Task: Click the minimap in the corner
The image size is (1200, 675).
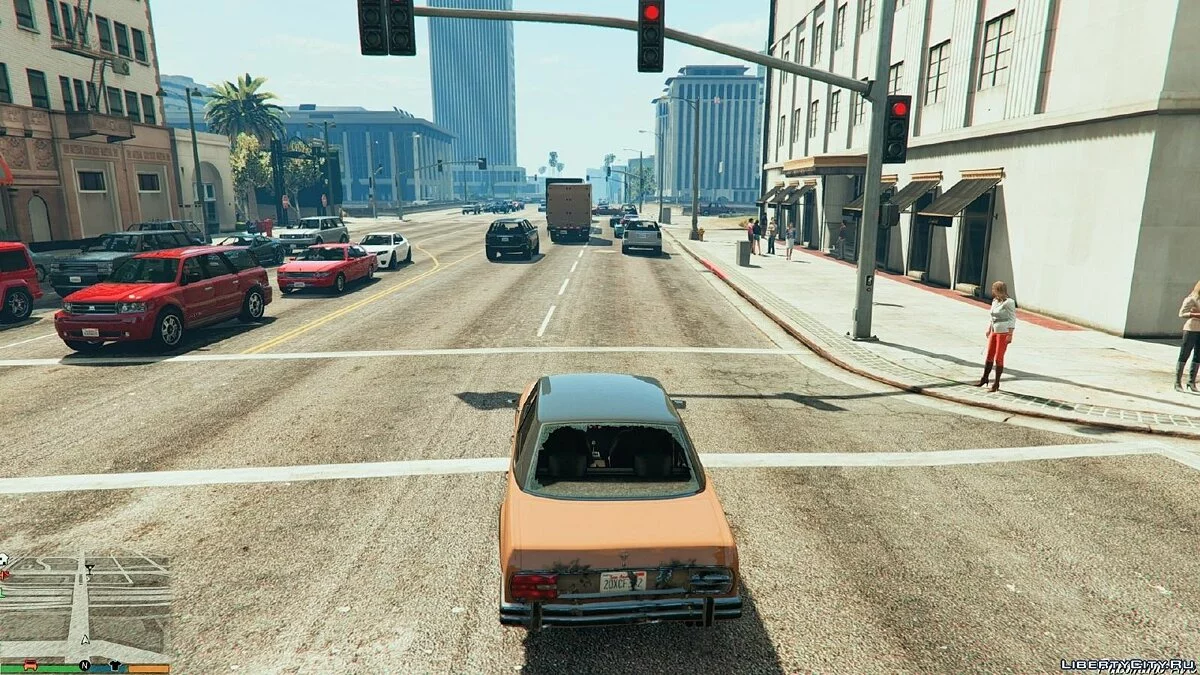Action: pyautogui.click(x=85, y=607)
